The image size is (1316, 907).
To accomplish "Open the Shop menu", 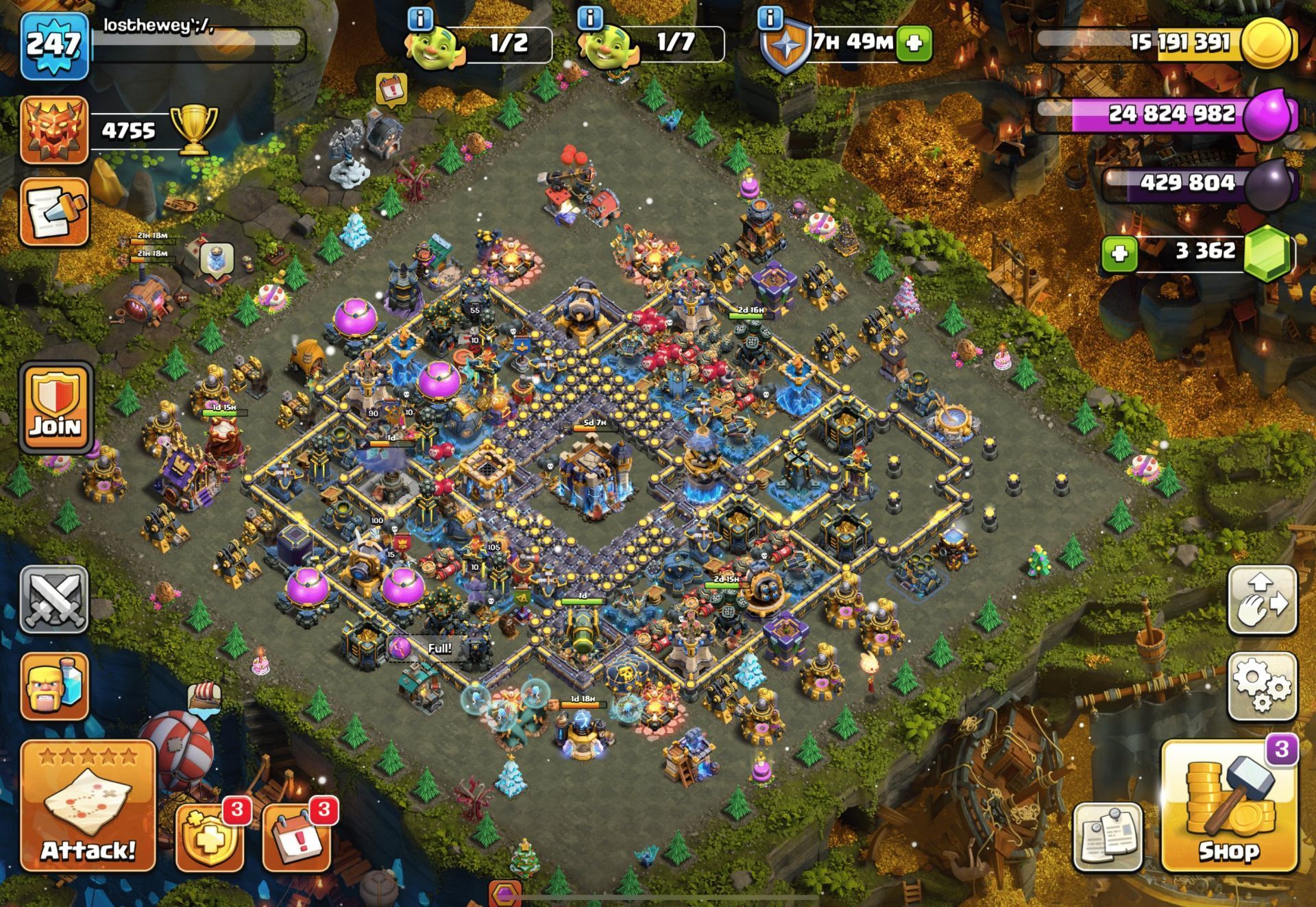I will click(1229, 807).
